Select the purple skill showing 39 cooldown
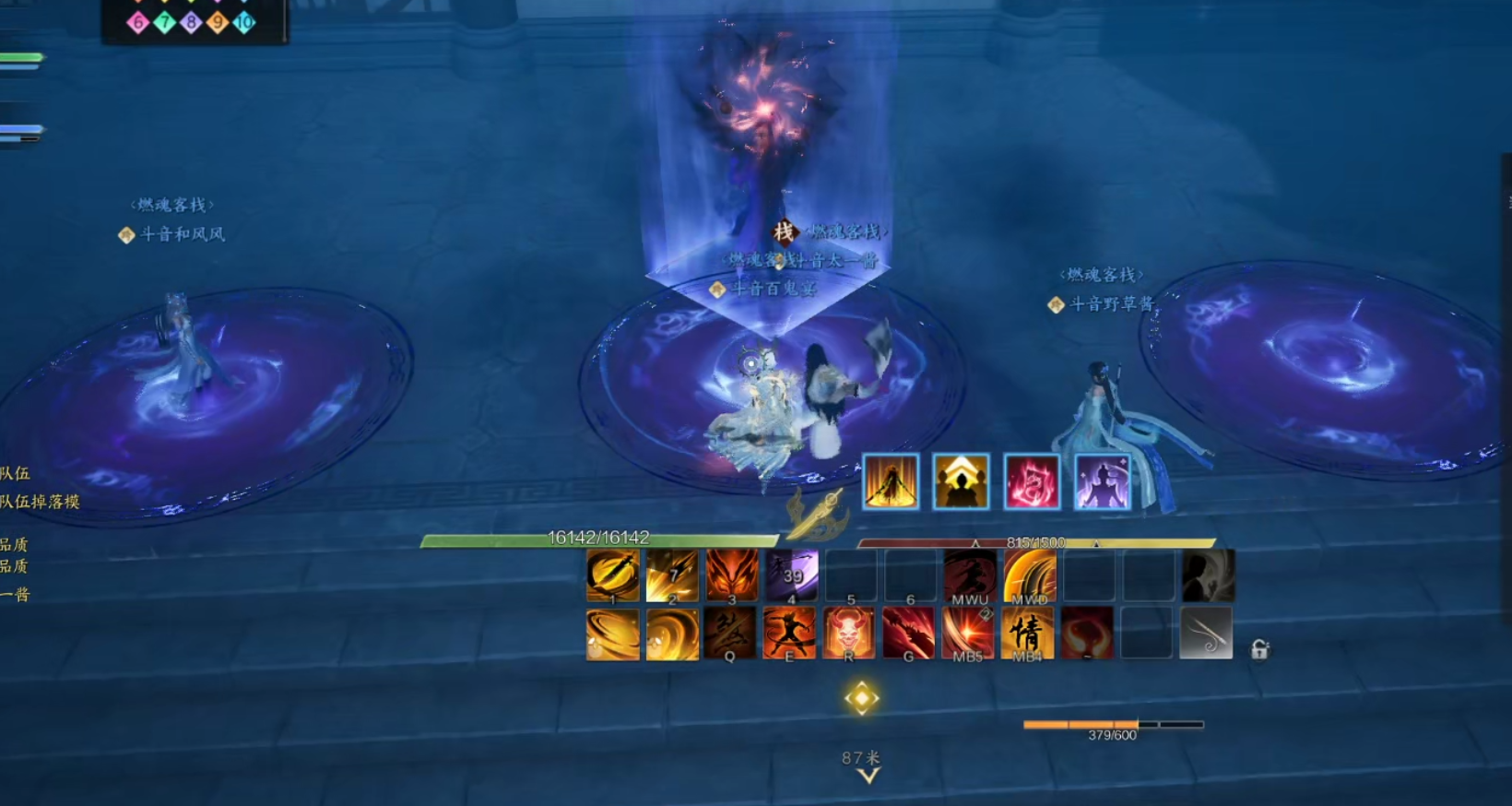This screenshot has width=1512, height=806. [x=791, y=575]
